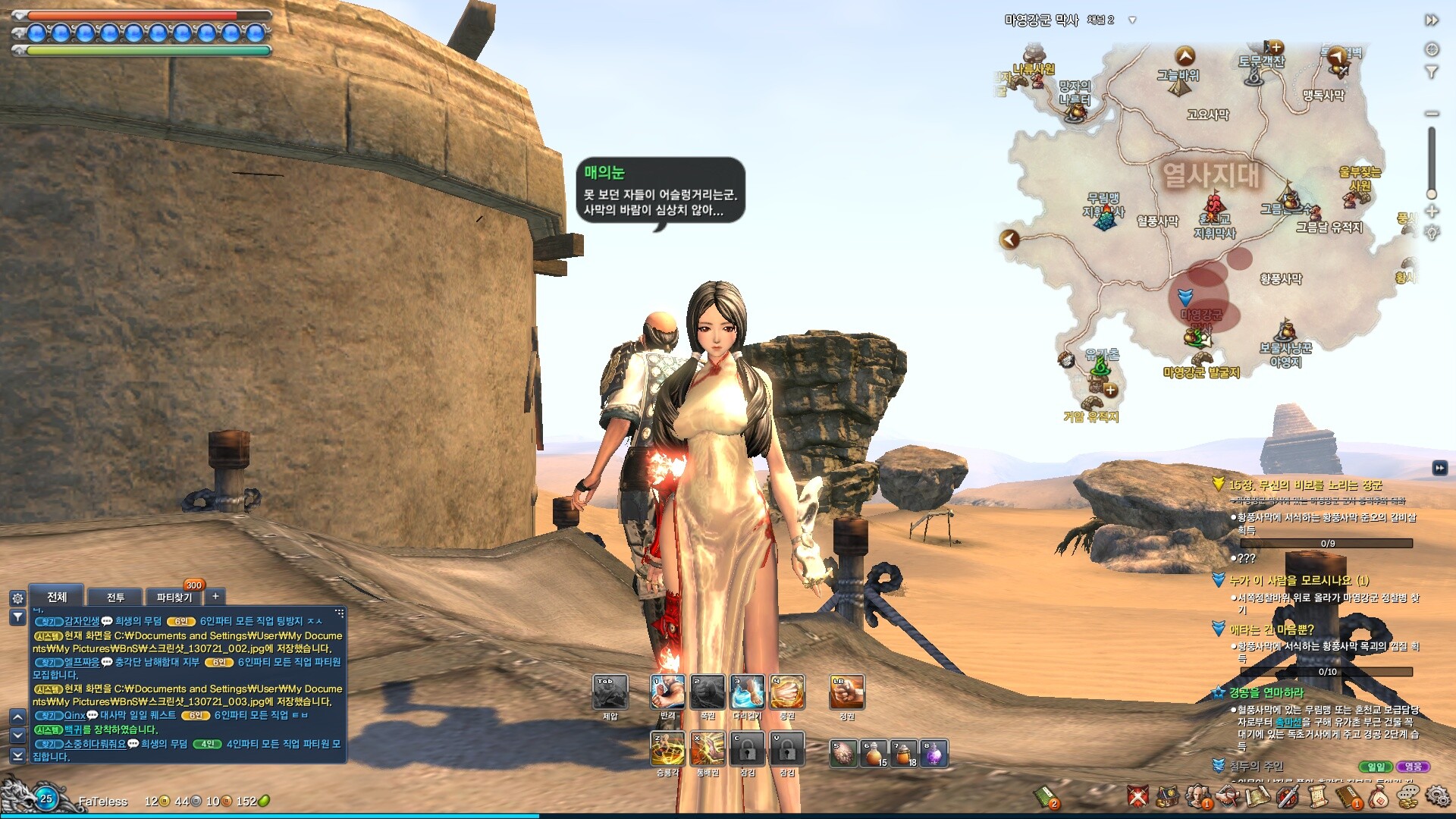The width and height of the screenshot is (1456, 819).
Task: Open the gear settings menu icon
Action: [1436, 796]
